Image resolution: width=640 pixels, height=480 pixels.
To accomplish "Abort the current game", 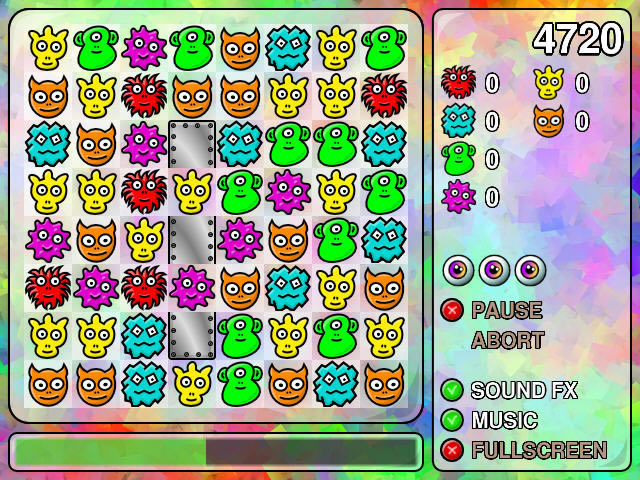I will [507, 340].
